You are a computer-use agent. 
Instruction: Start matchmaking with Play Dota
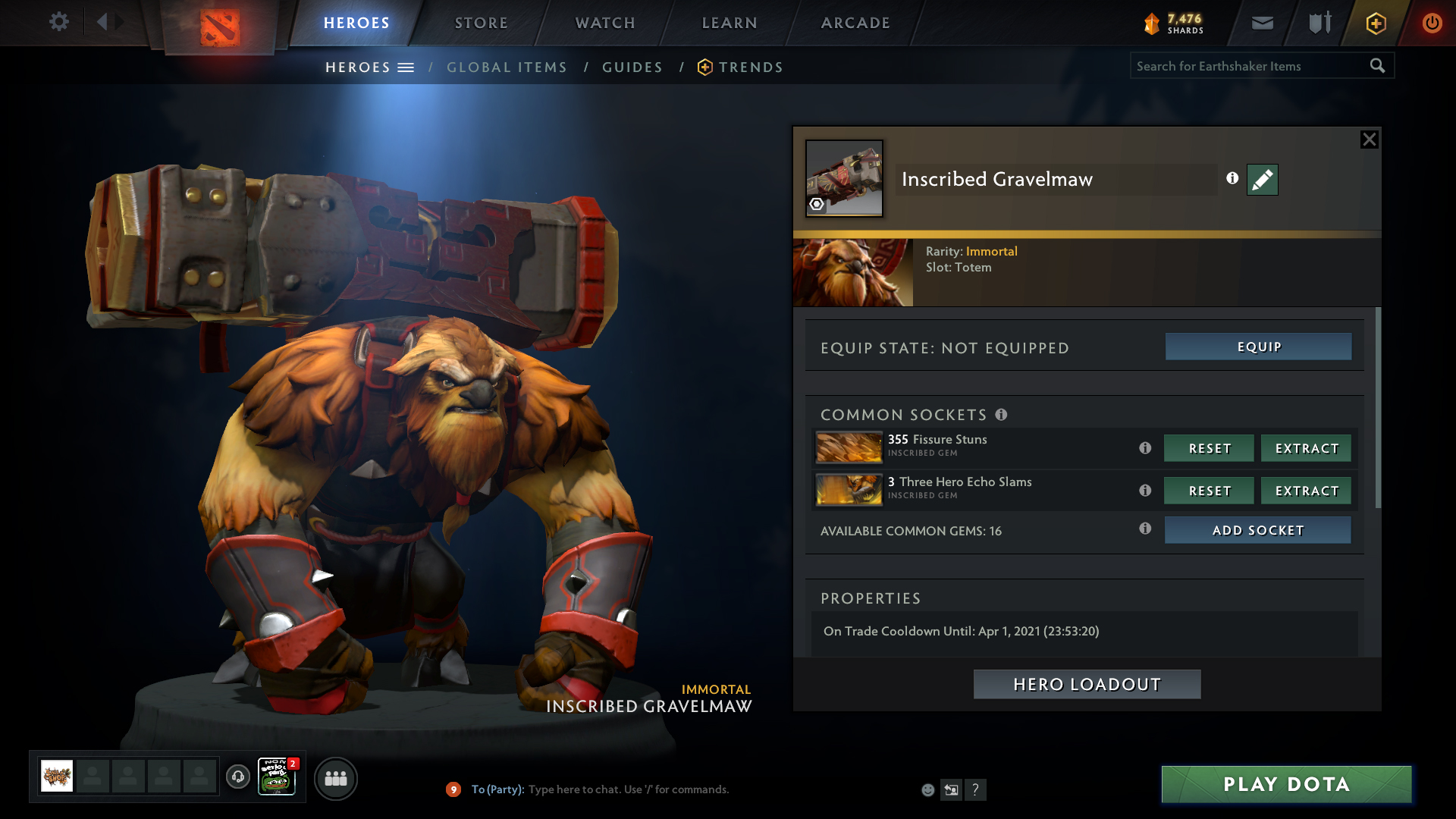pyautogui.click(x=1286, y=784)
